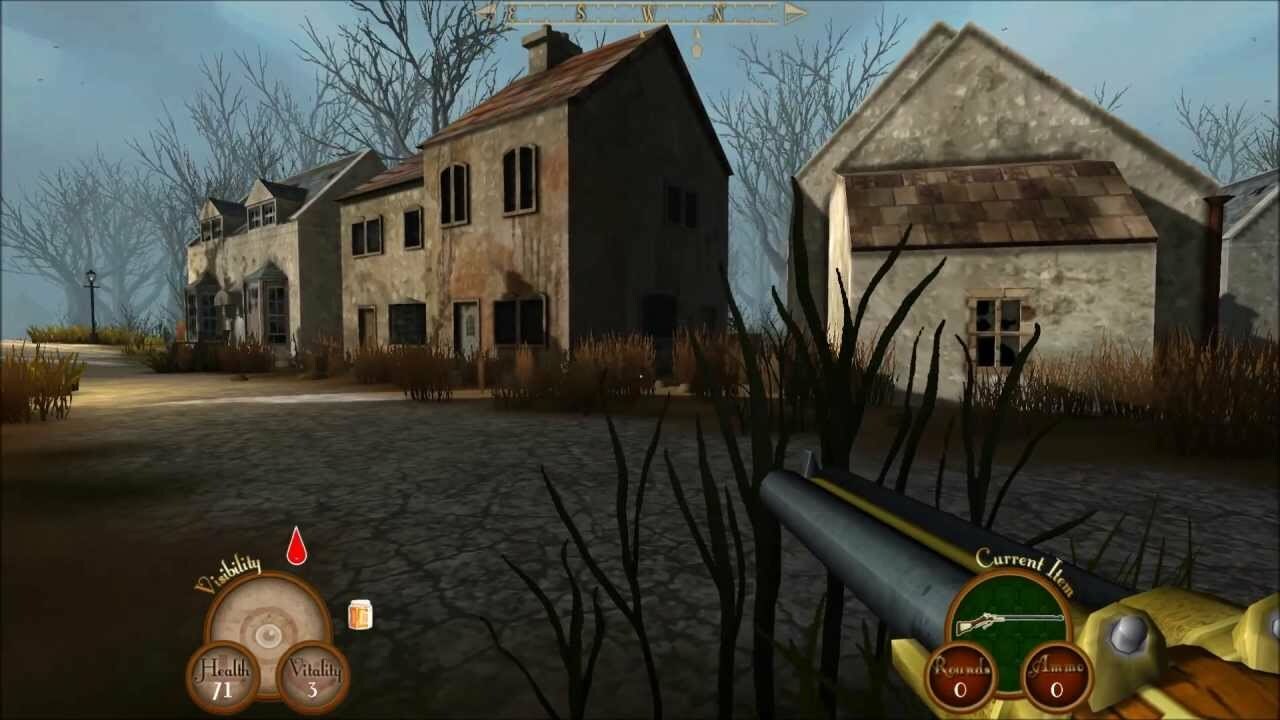Click the W letter on the compass bar

pyautogui.click(x=649, y=13)
